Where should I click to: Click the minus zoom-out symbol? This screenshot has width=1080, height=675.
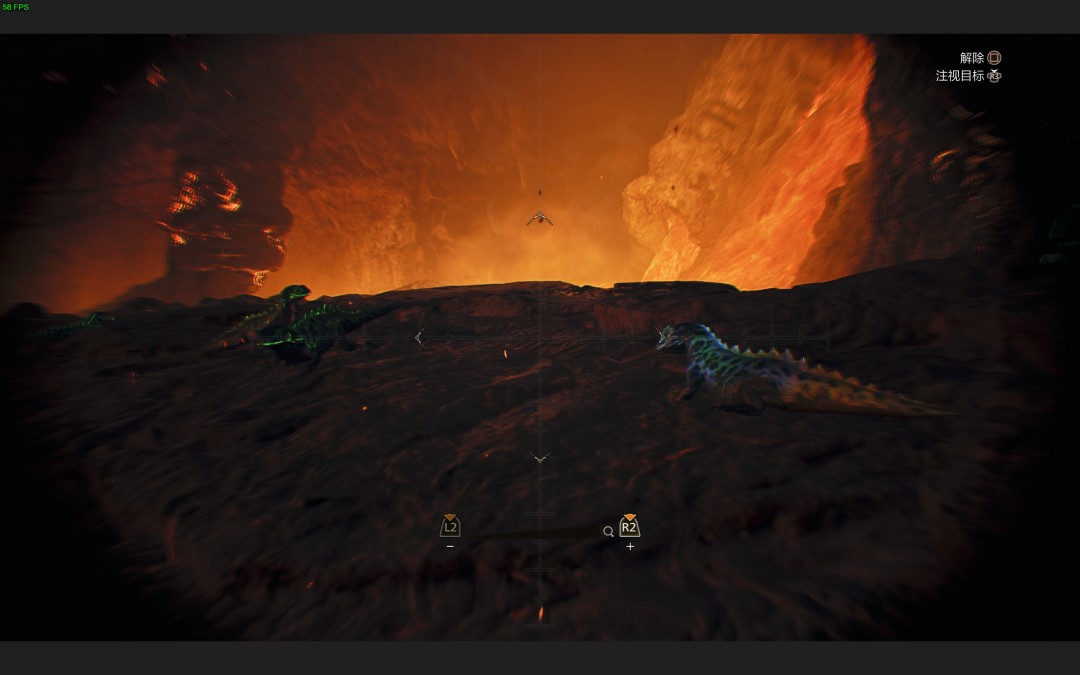pos(450,547)
